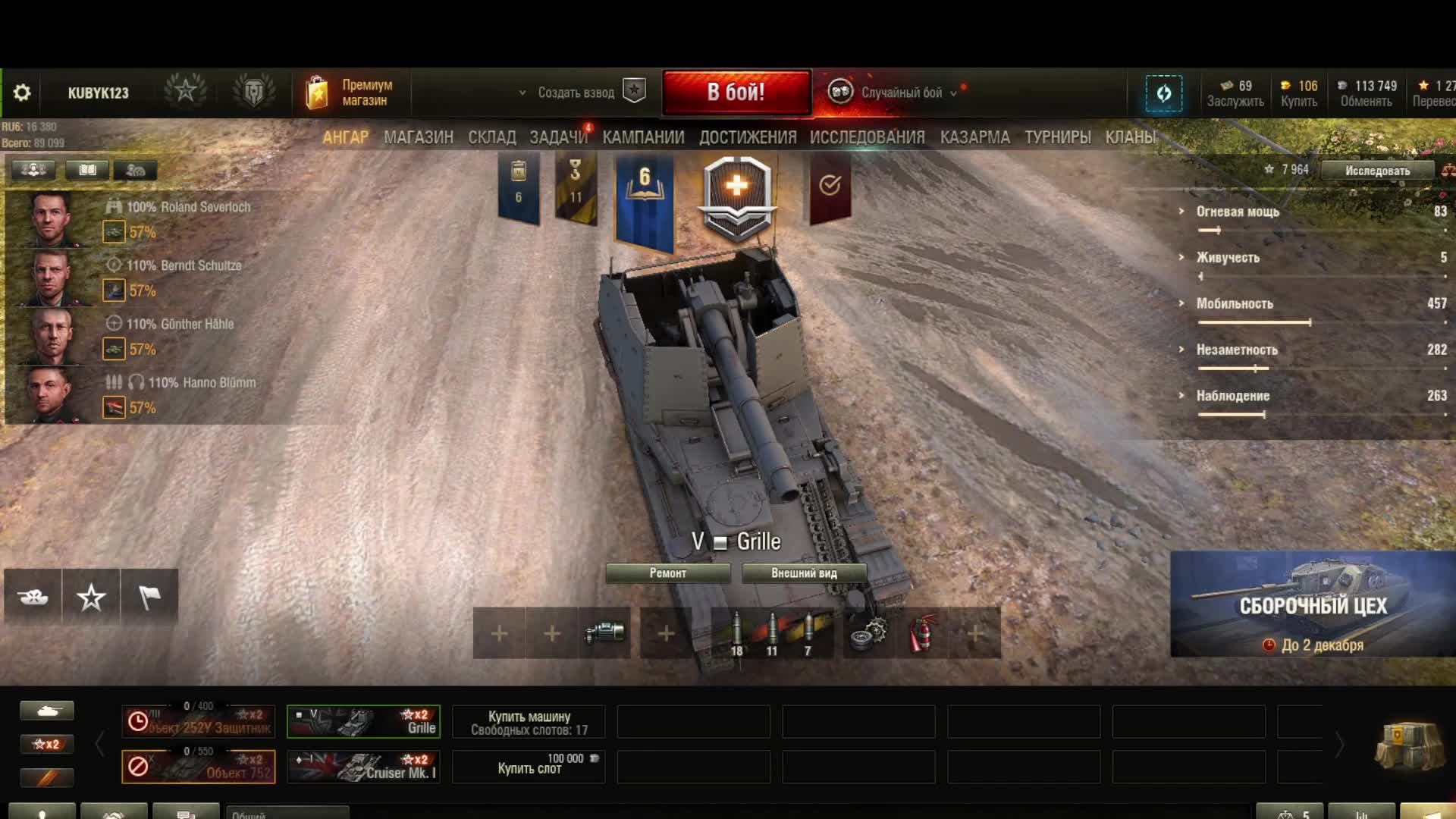This screenshot has width=1456, height=819.
Task: Start battle with the В бой! button
Action: [x=736, y=93]
